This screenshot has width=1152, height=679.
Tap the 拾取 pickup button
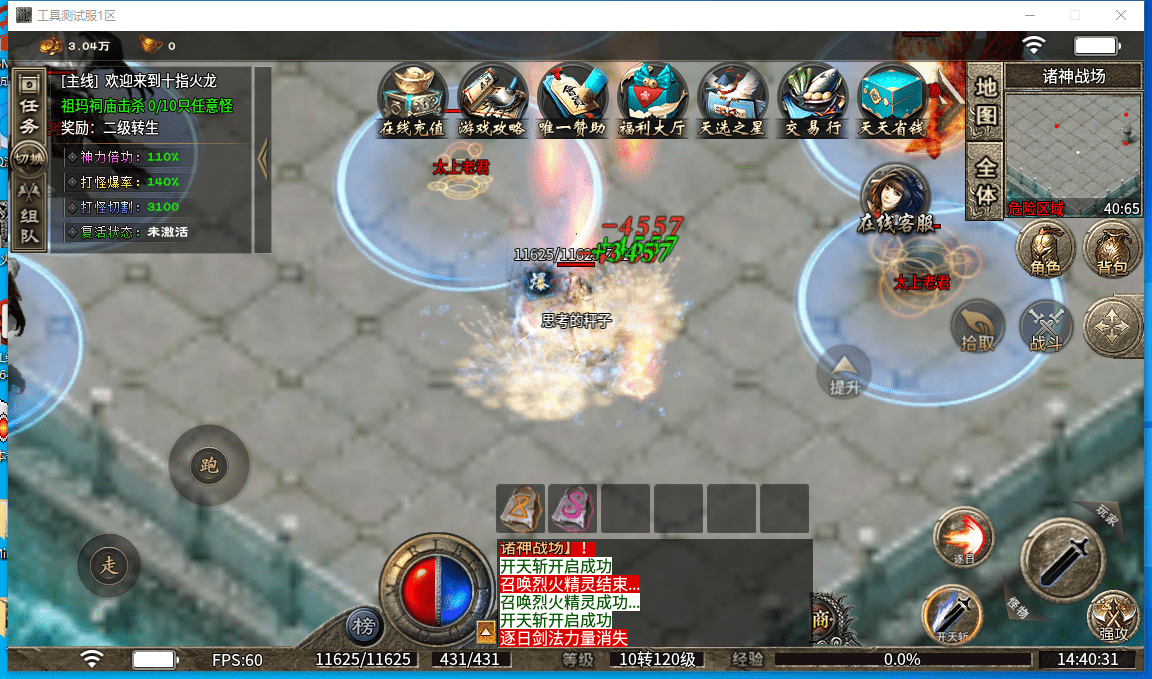tap(978, 326)
